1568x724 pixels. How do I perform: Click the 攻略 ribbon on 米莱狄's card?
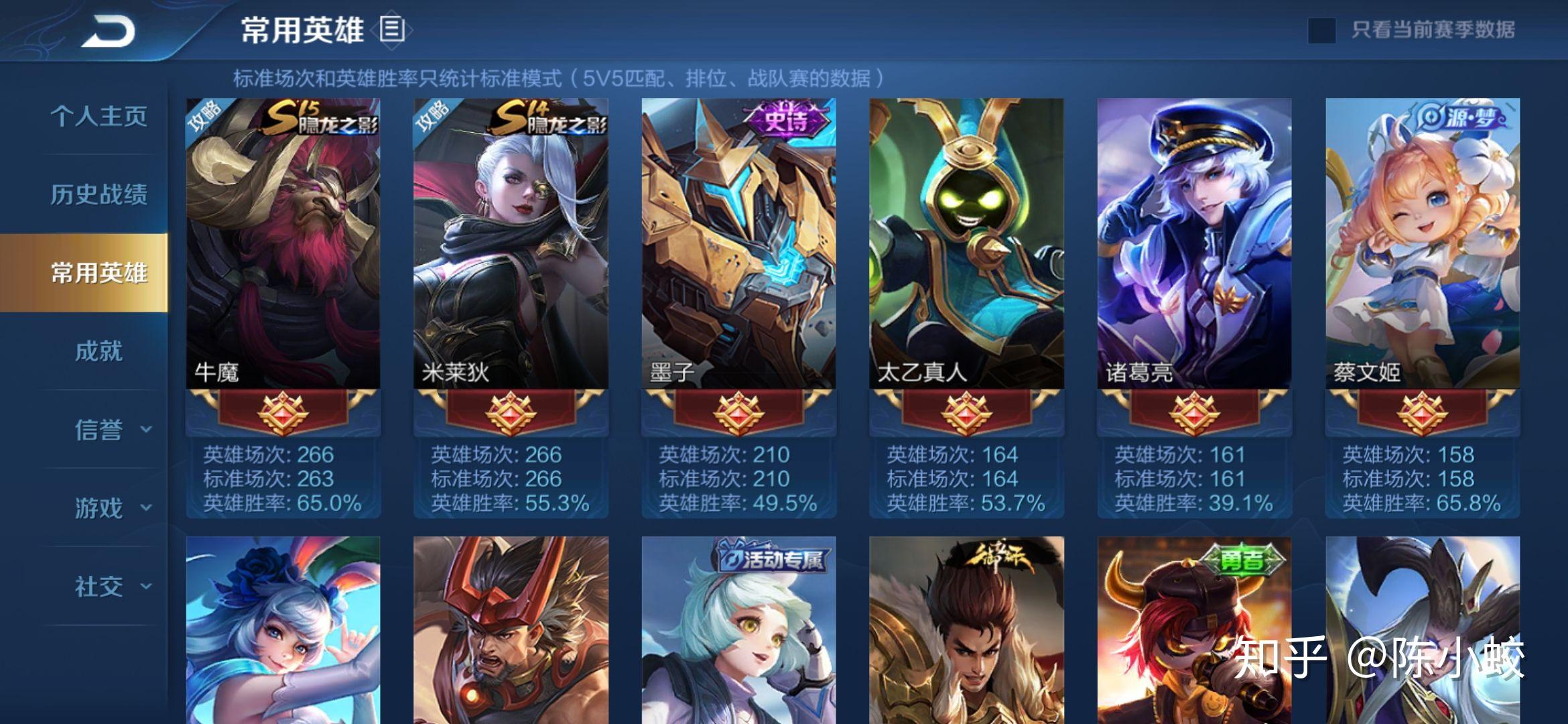(x=432, y=117)
